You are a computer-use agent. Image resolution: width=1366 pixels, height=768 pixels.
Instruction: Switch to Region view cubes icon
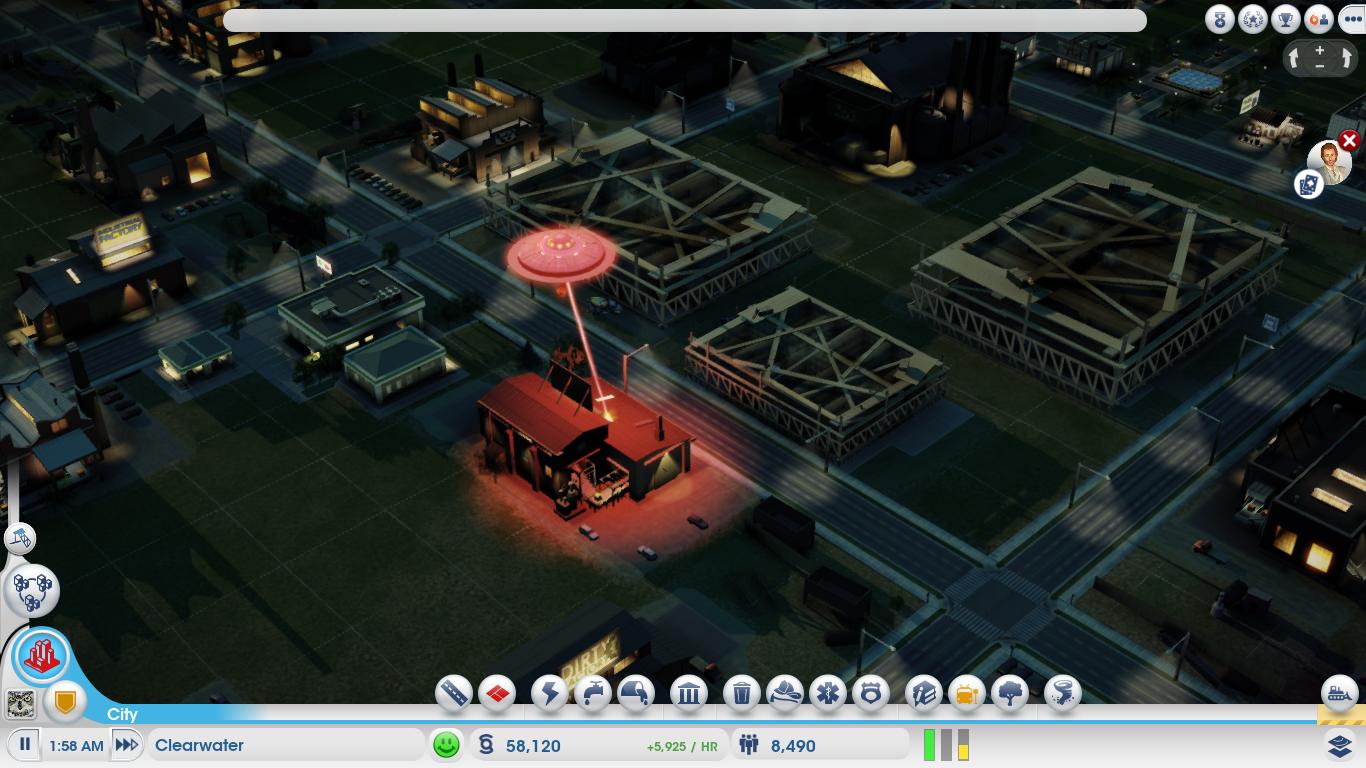click(x=33, y=590)
